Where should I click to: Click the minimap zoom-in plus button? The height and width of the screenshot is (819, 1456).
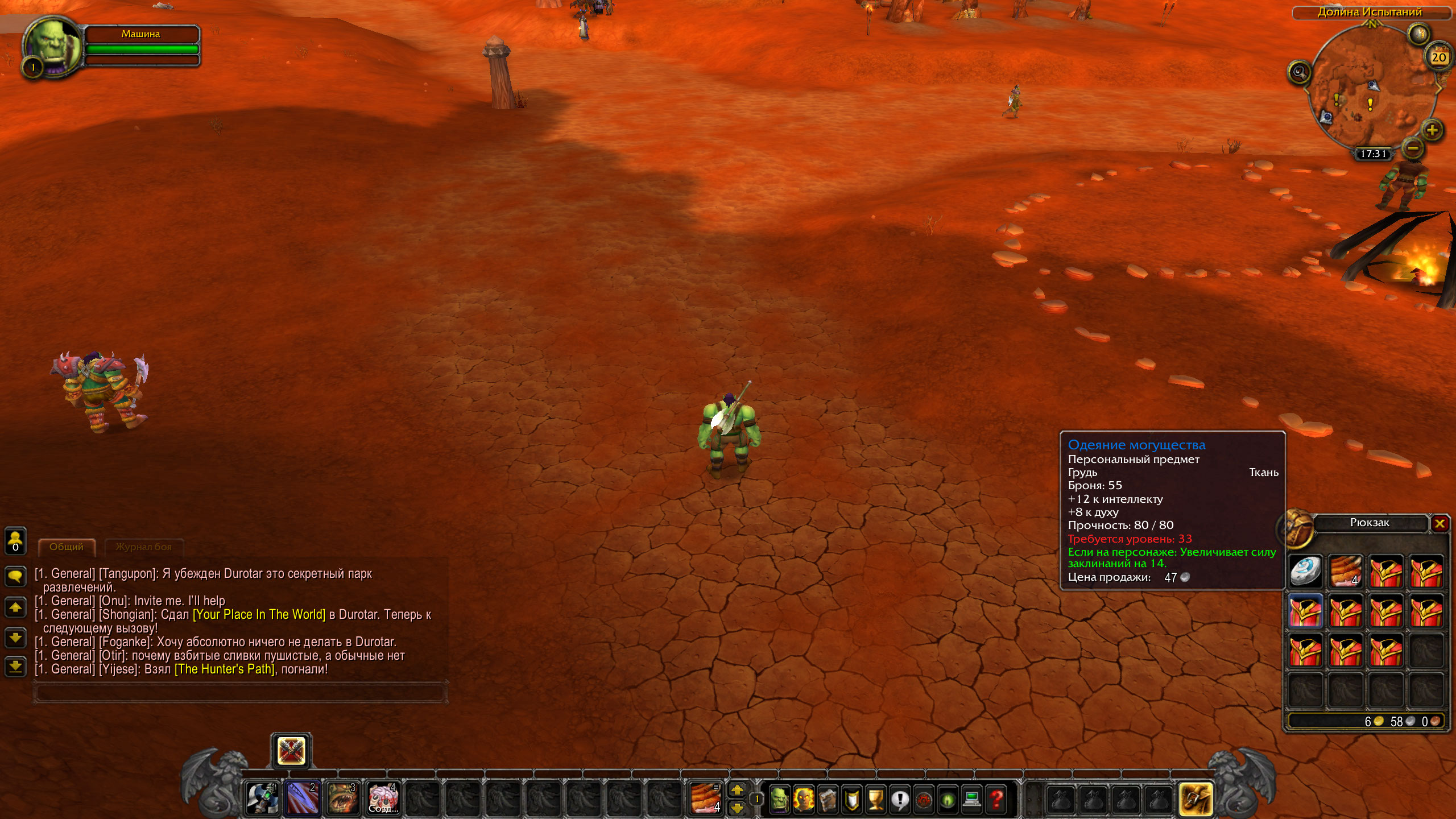click(1432, 130)
